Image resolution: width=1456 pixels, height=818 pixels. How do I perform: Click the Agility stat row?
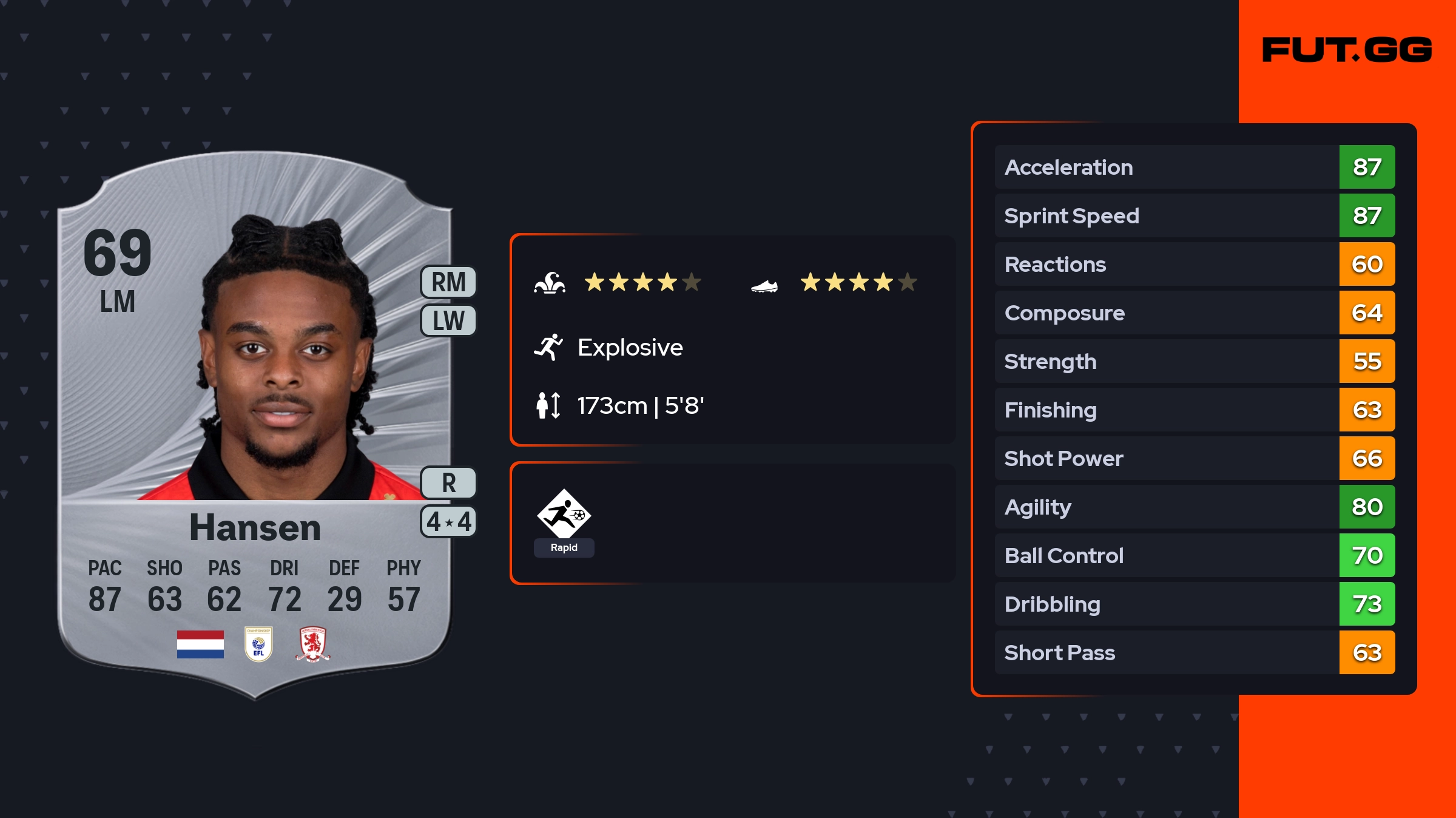(x=1195, y=507)
